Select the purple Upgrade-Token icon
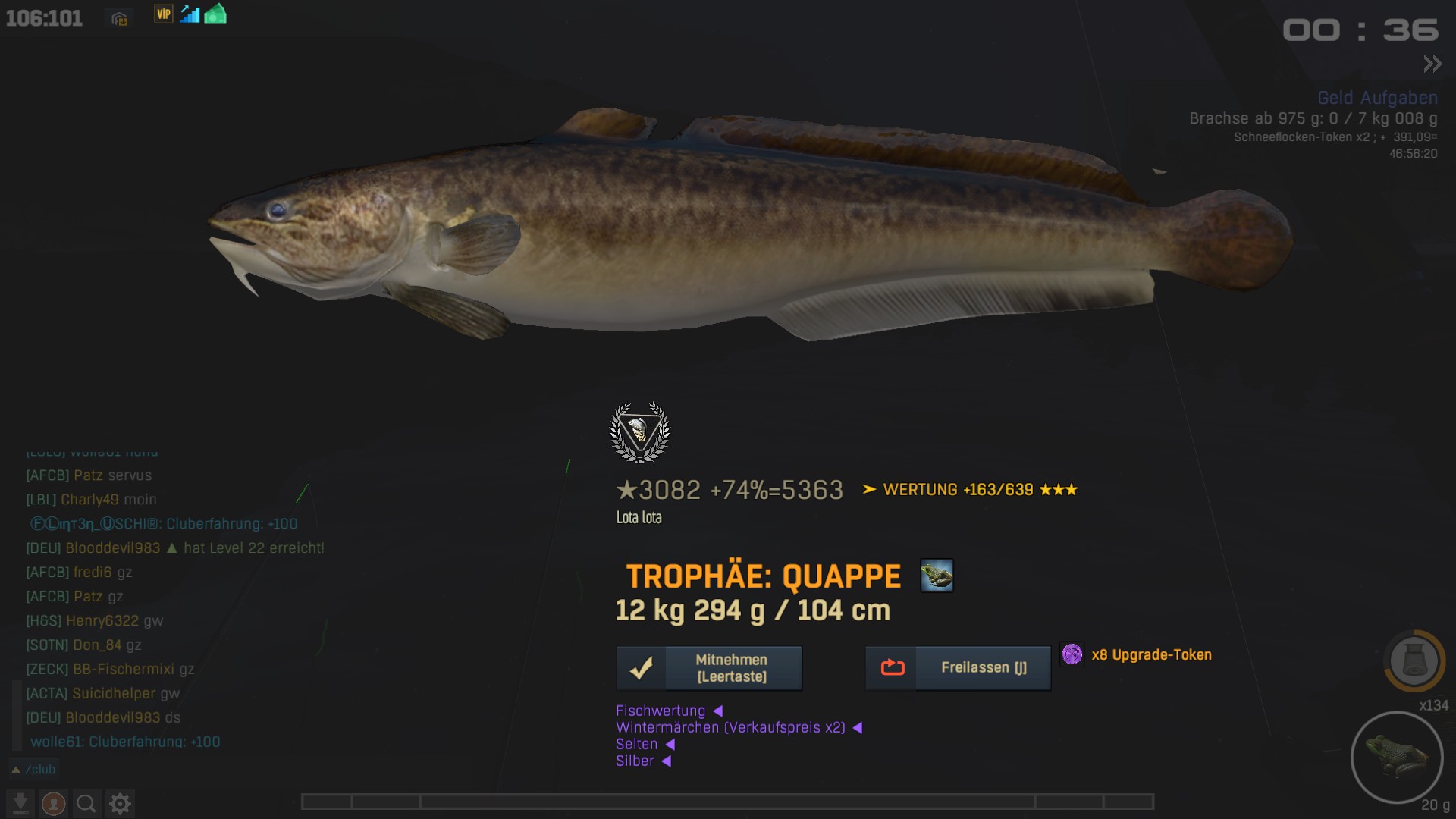The image size is (1456, 819). pyautogui.click(x=1072, y=654)
